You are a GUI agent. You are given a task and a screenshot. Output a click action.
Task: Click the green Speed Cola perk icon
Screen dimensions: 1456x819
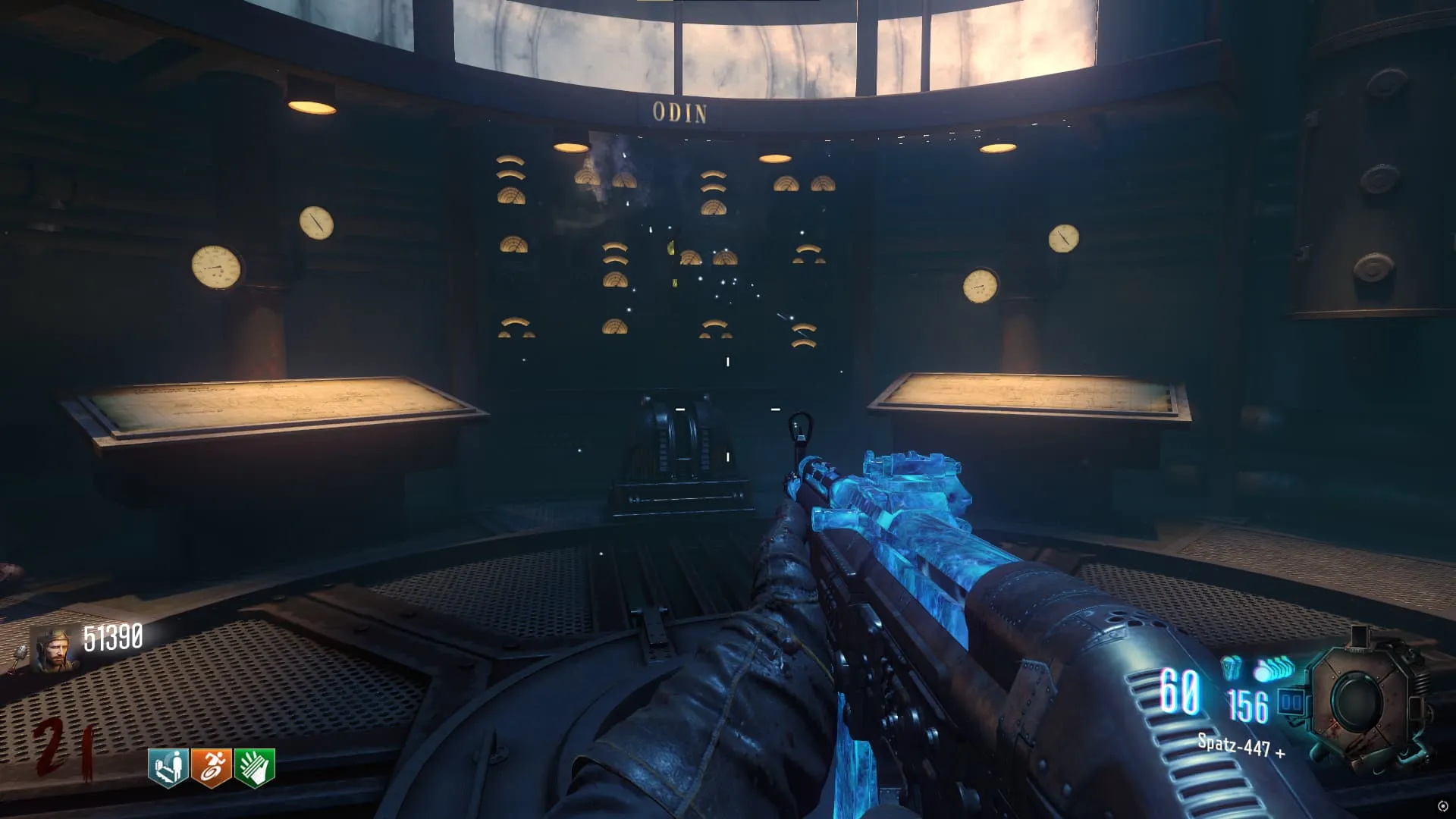click(255, 767)
